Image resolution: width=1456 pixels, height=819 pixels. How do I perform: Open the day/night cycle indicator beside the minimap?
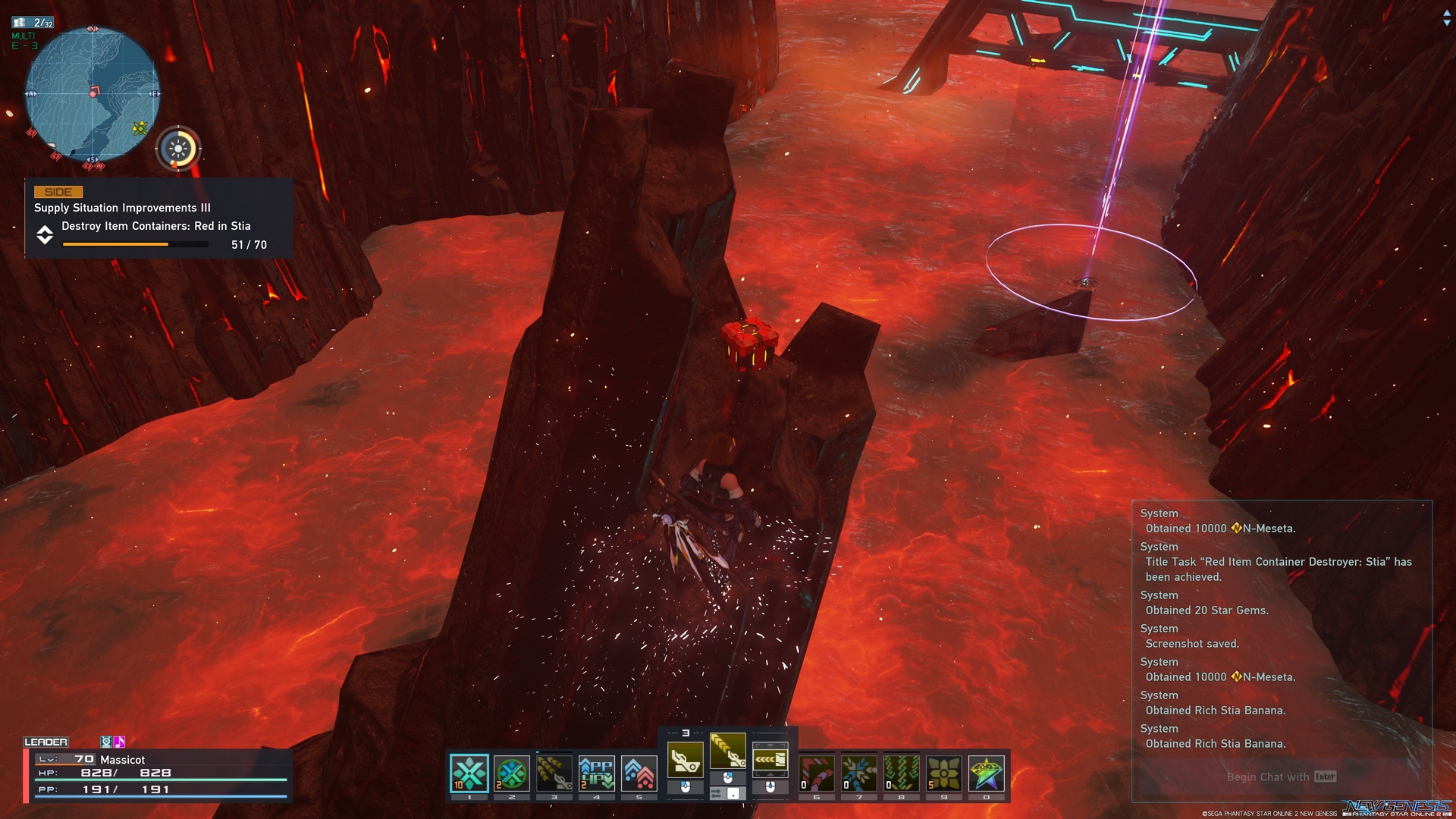177,149
